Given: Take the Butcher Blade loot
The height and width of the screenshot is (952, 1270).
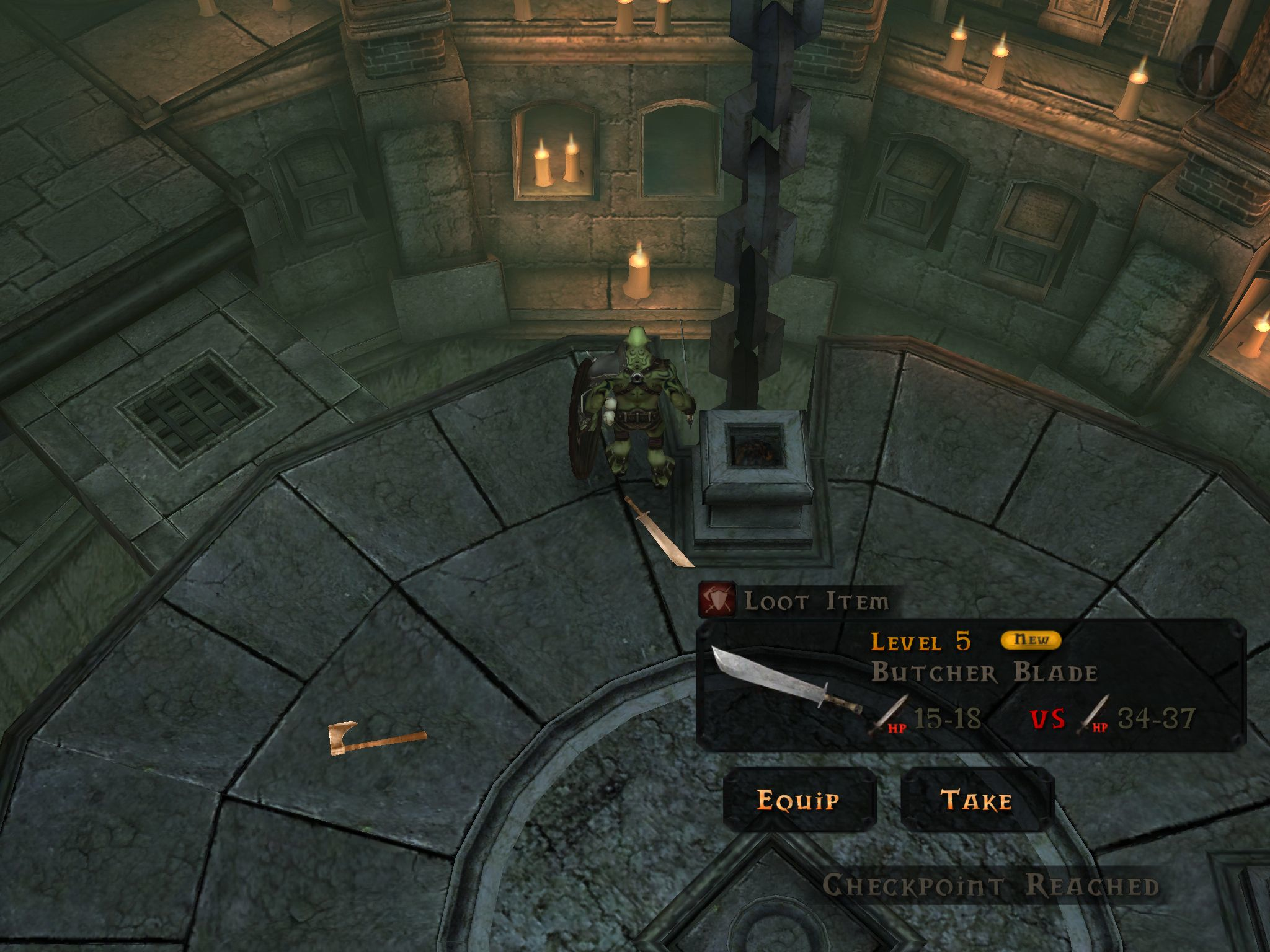Looking at the screenshot, I should (977, 800).
